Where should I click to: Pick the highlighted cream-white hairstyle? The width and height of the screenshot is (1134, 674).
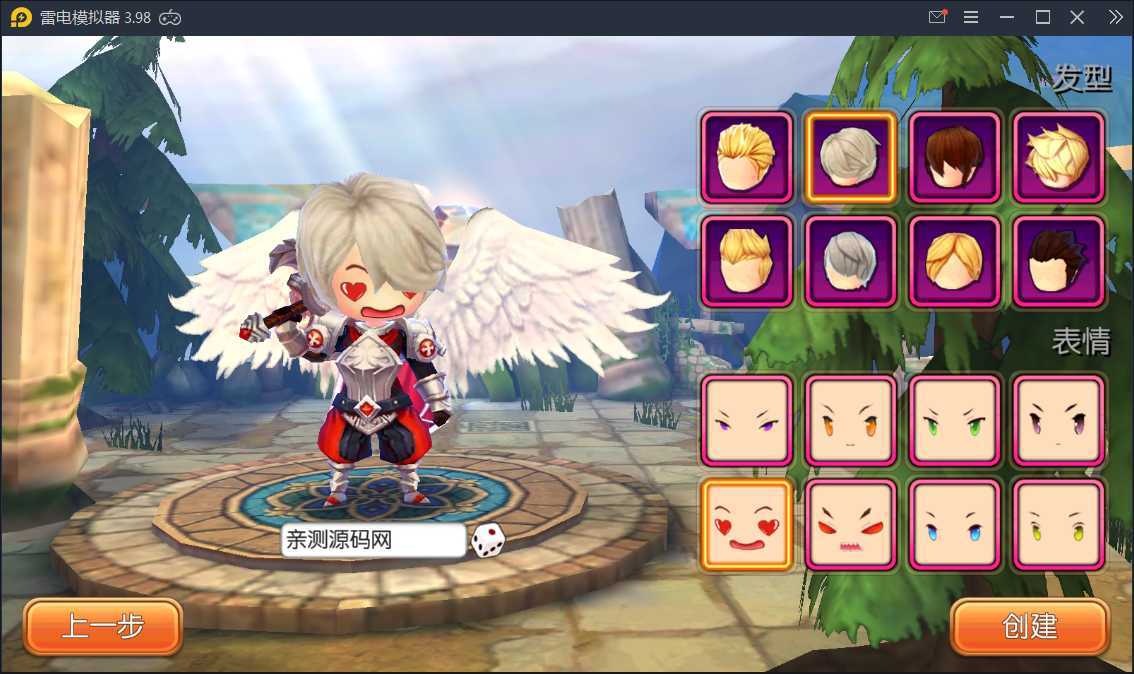point(850,157)
